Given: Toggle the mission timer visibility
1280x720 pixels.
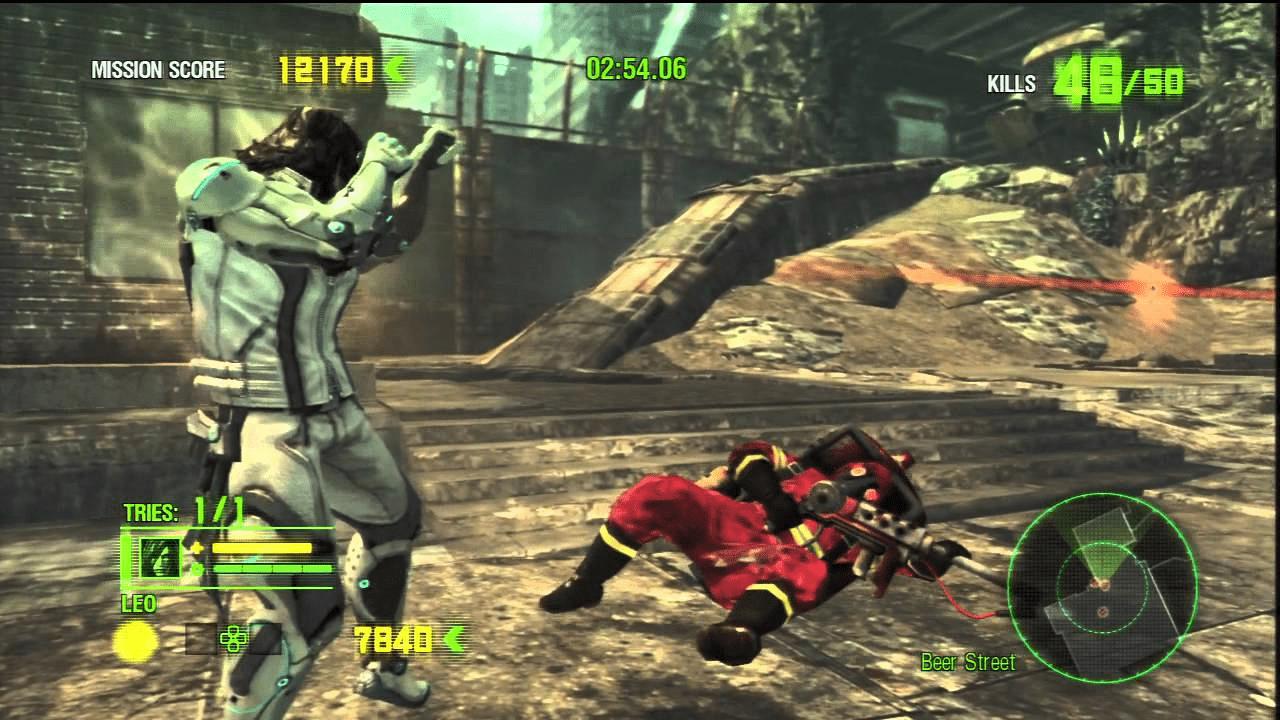Looking at the screenshot, I should point(637,70).
